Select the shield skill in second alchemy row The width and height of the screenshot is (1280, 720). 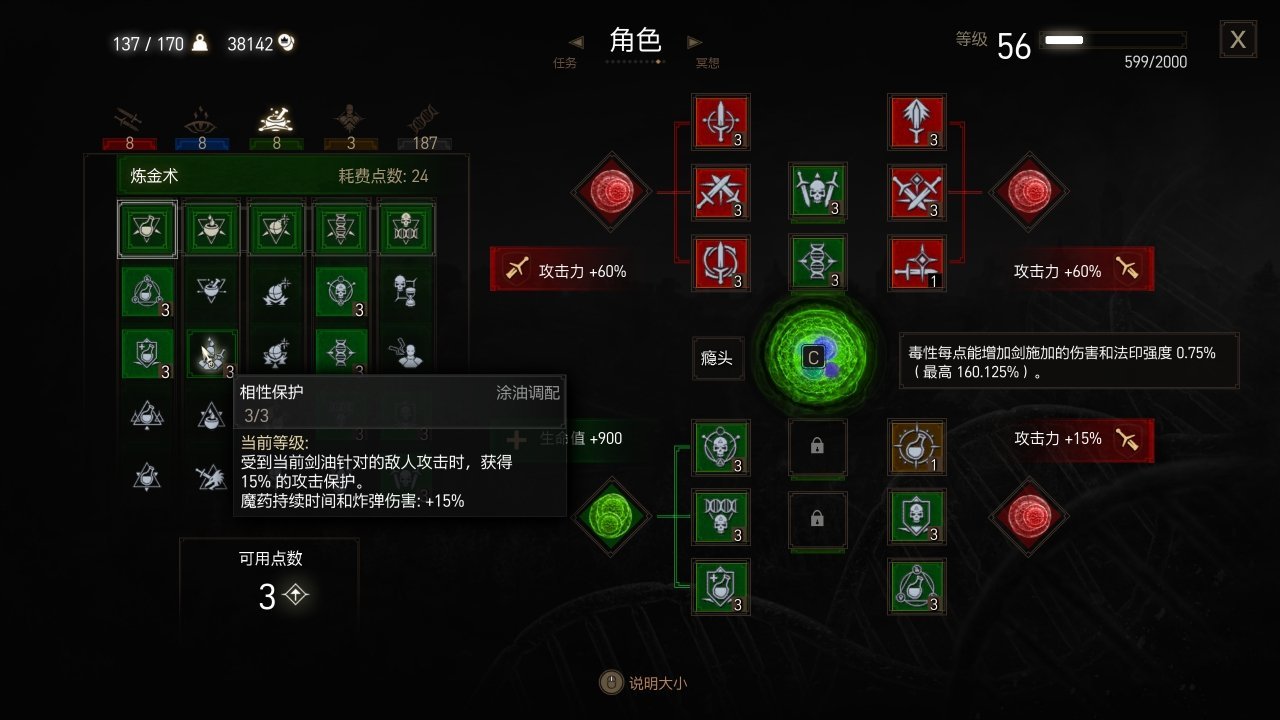147,352
